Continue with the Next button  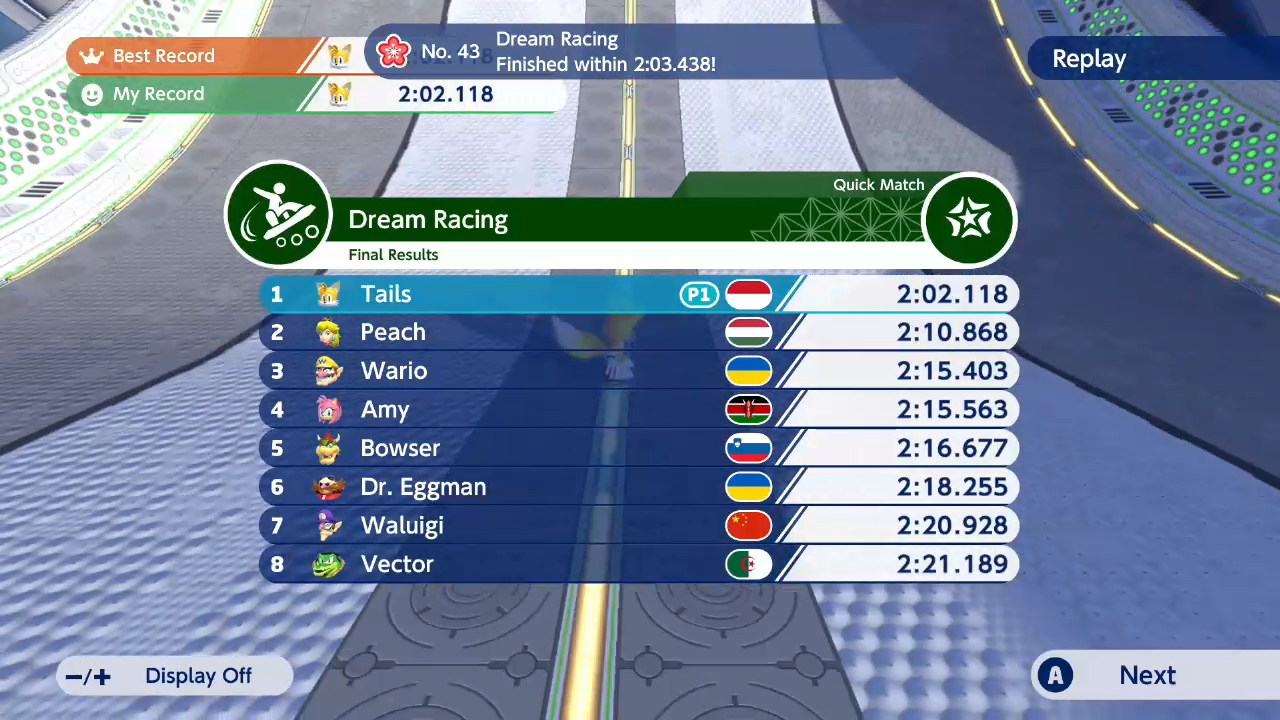[1146, 676]
